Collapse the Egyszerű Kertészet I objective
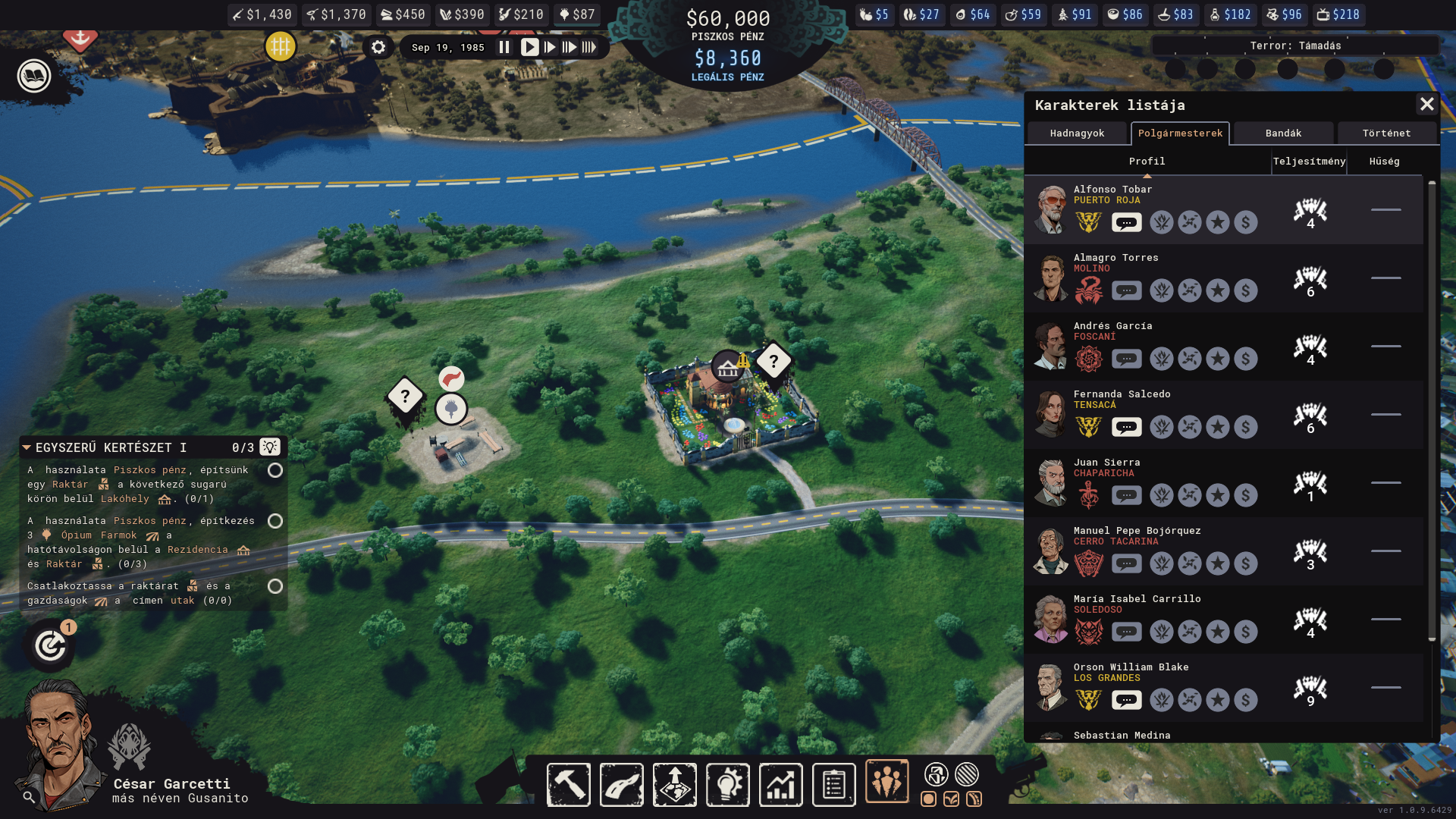Screen dimensions: 1456x819 27,447
